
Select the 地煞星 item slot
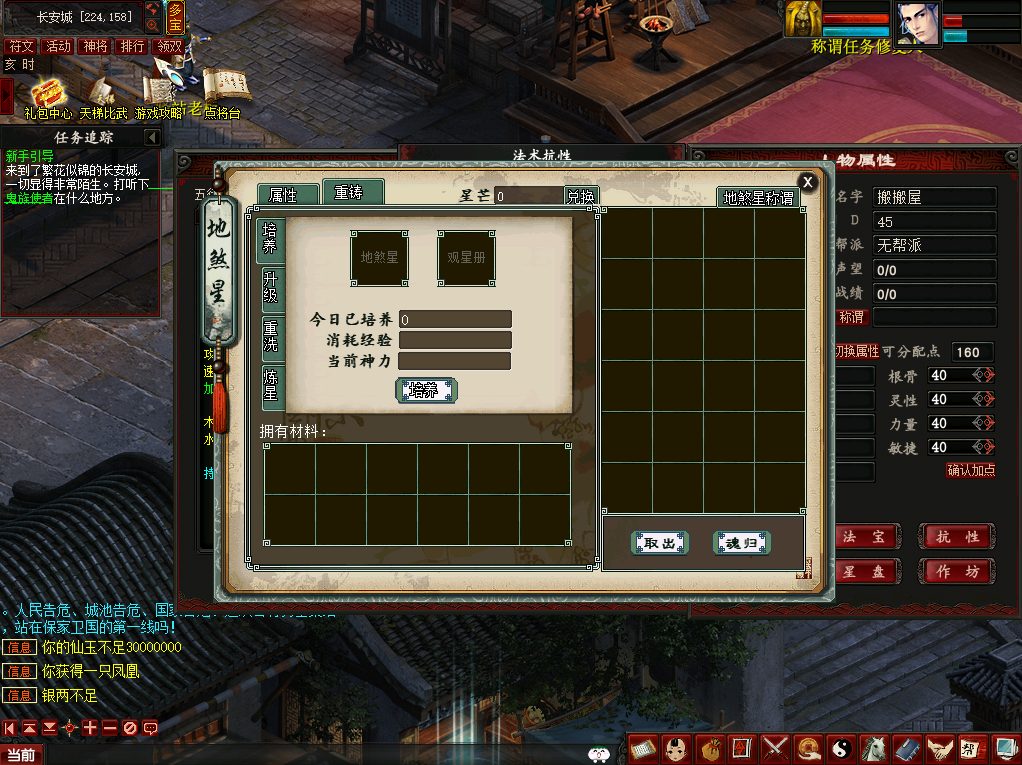point(379,257)
